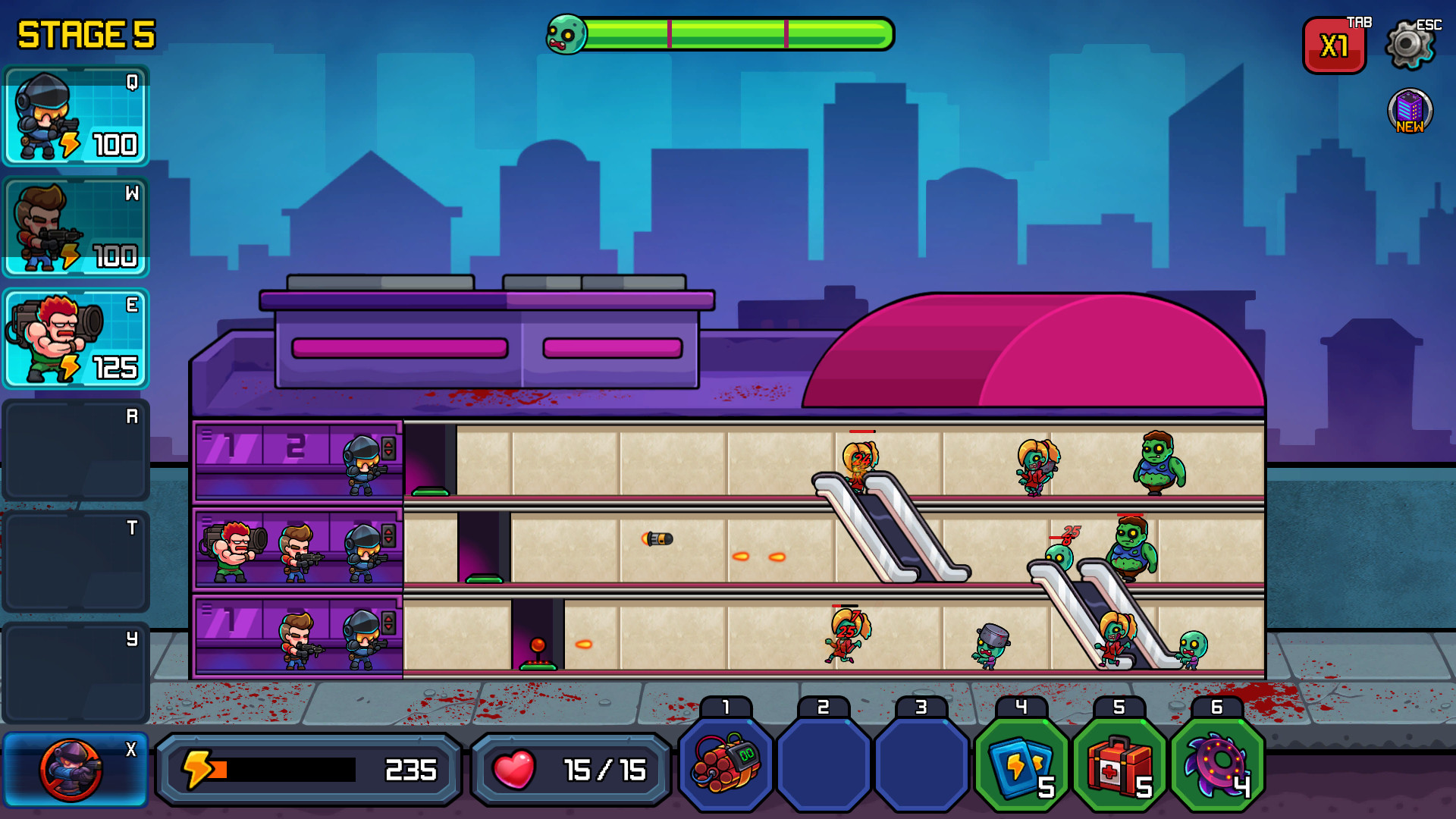Screen dimensions: 1456x819
Task: Pick the red-haired bazooka unit card
Action: pyautogui.click(x=76, y=339)
